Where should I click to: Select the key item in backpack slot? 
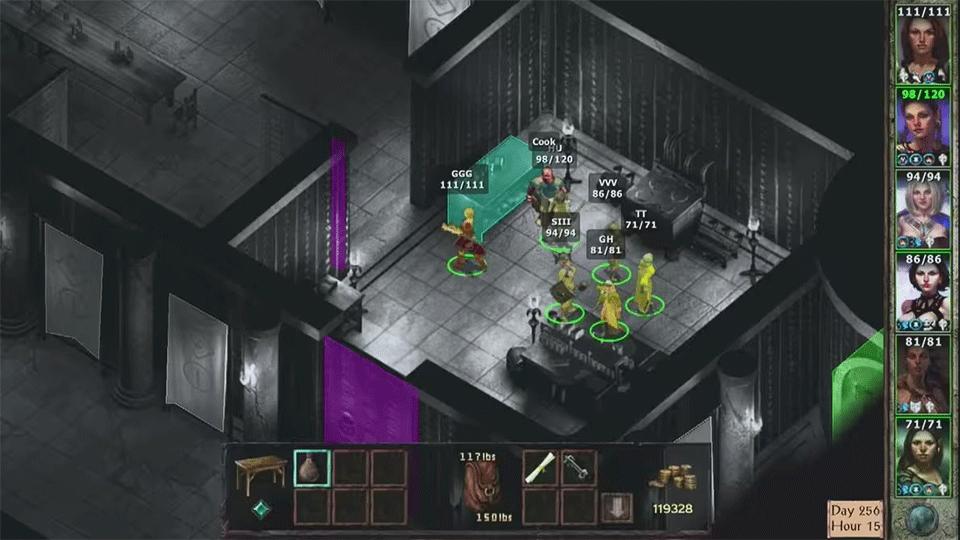point(579,468)
